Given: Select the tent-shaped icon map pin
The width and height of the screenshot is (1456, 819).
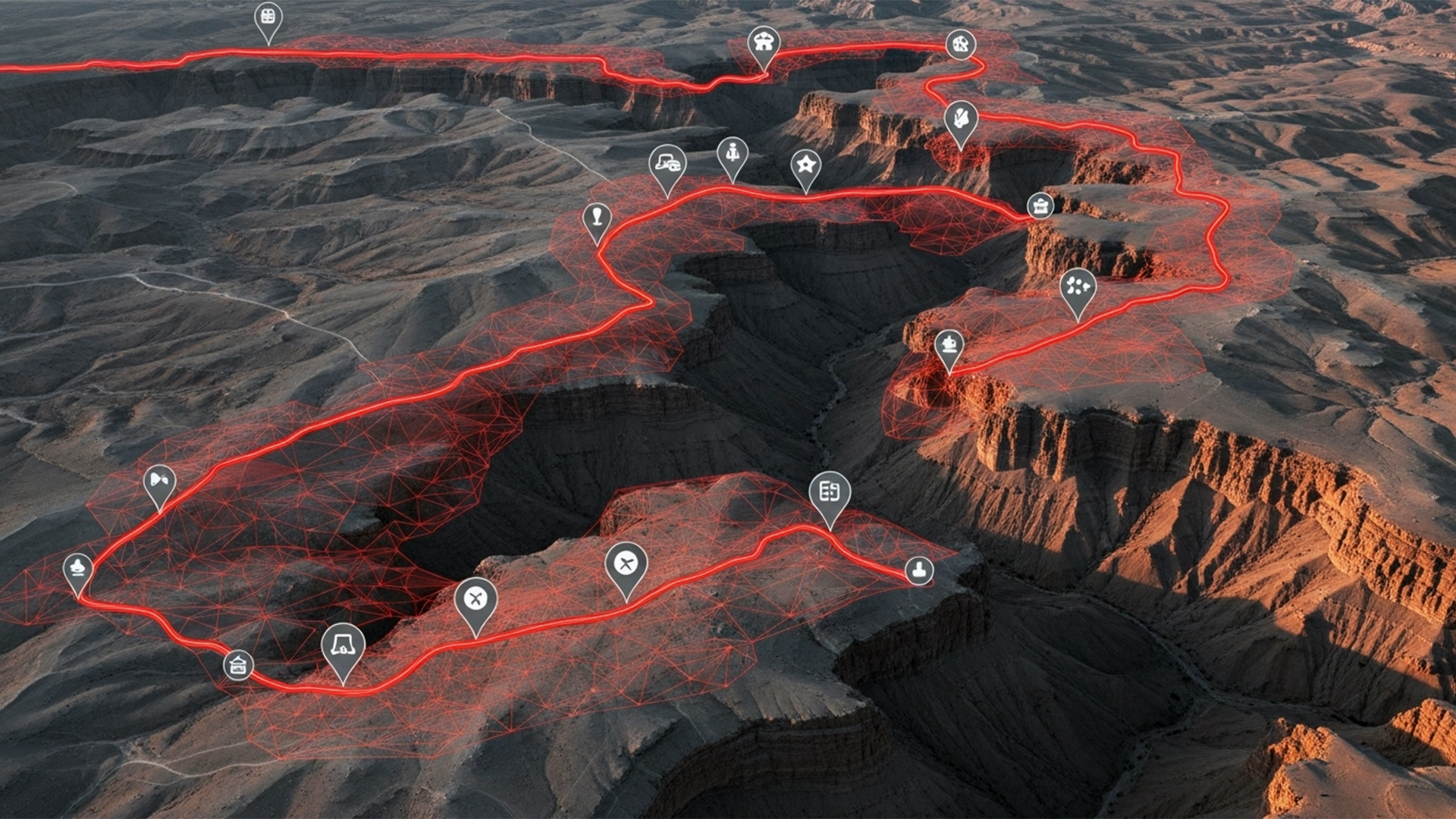Looking at the screenshot, I should point(343,645).
